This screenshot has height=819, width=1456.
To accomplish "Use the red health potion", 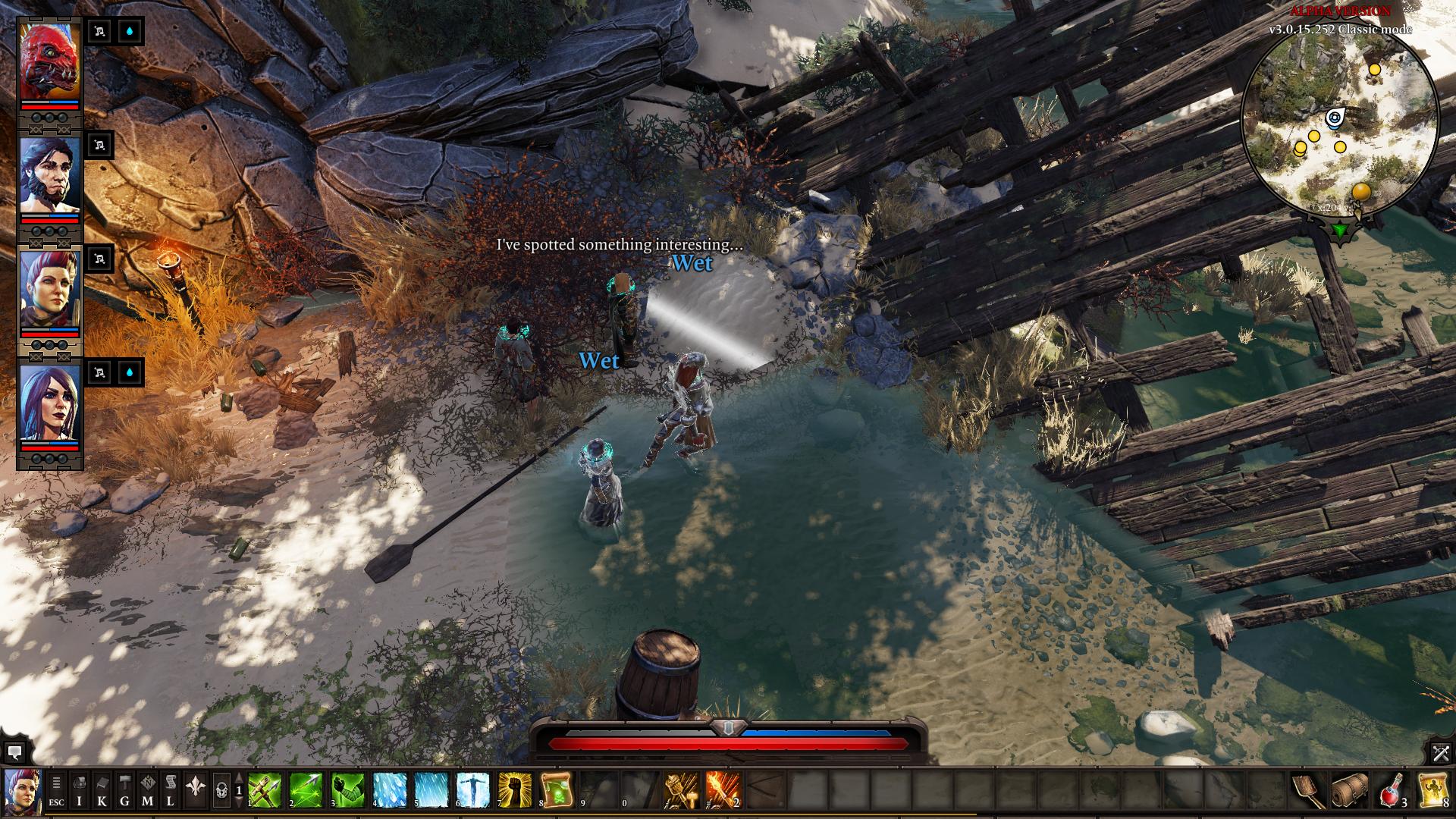I will (1392, 790).
